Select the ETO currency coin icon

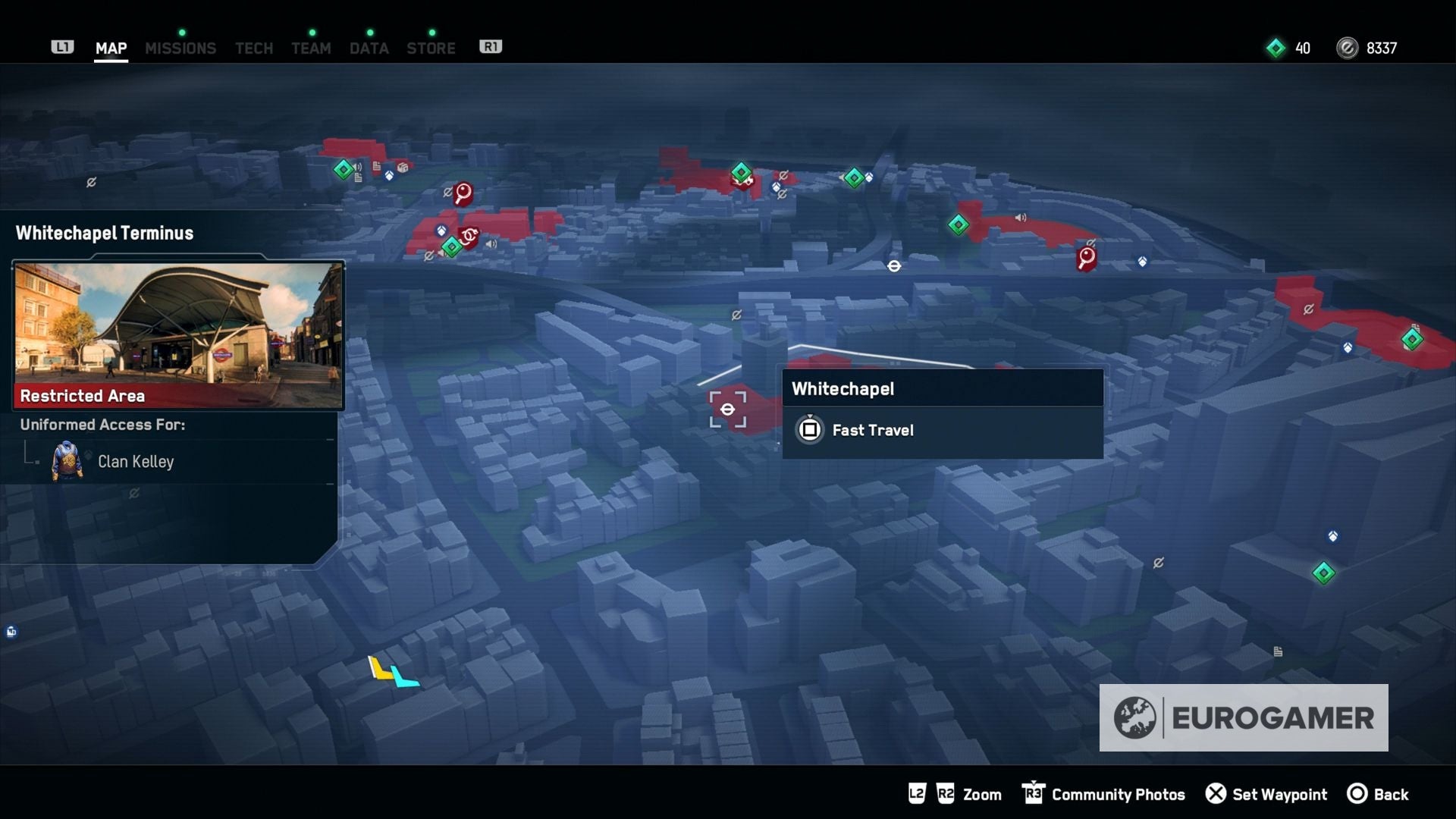(1347, 48)
